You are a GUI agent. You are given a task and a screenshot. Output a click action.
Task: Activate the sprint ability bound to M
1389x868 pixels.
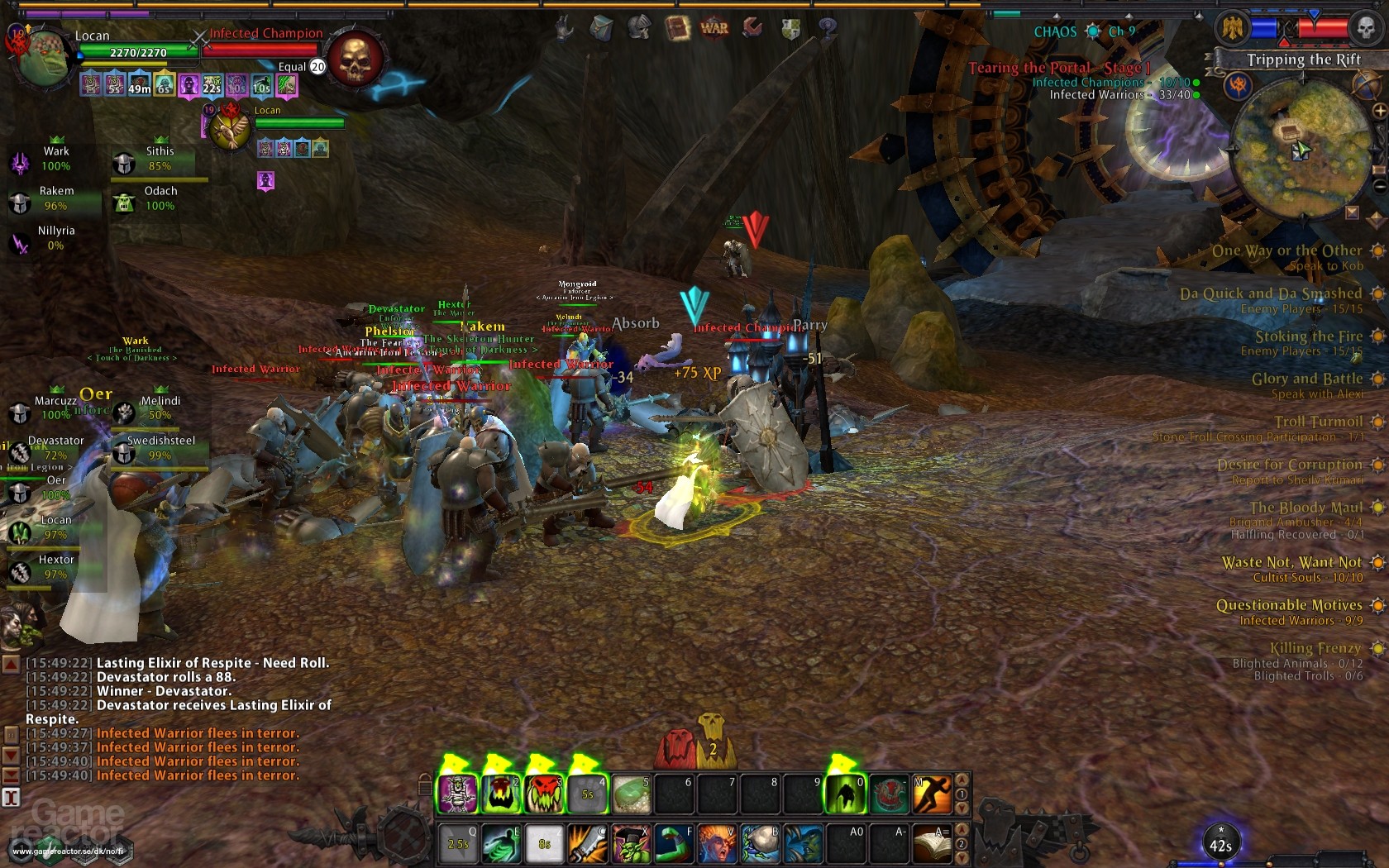click(933, 794)
